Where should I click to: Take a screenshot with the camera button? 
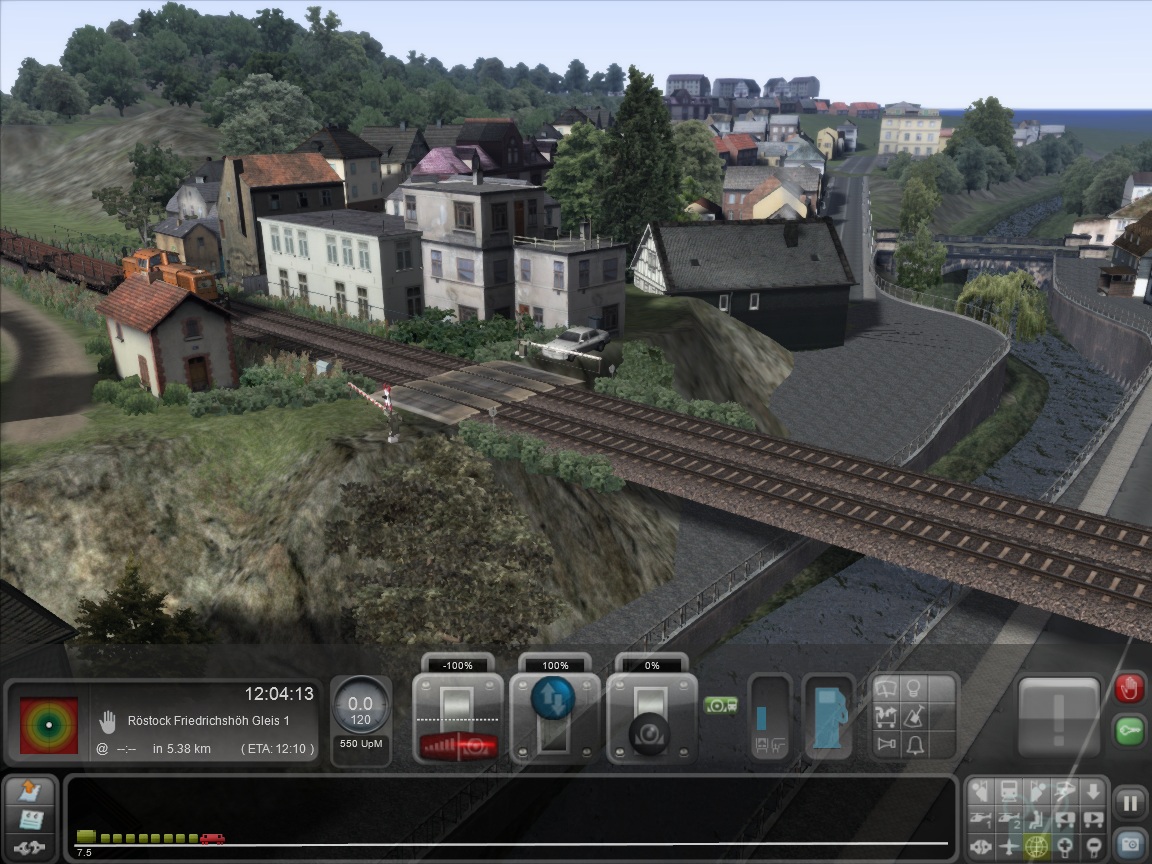[1130, 844]
